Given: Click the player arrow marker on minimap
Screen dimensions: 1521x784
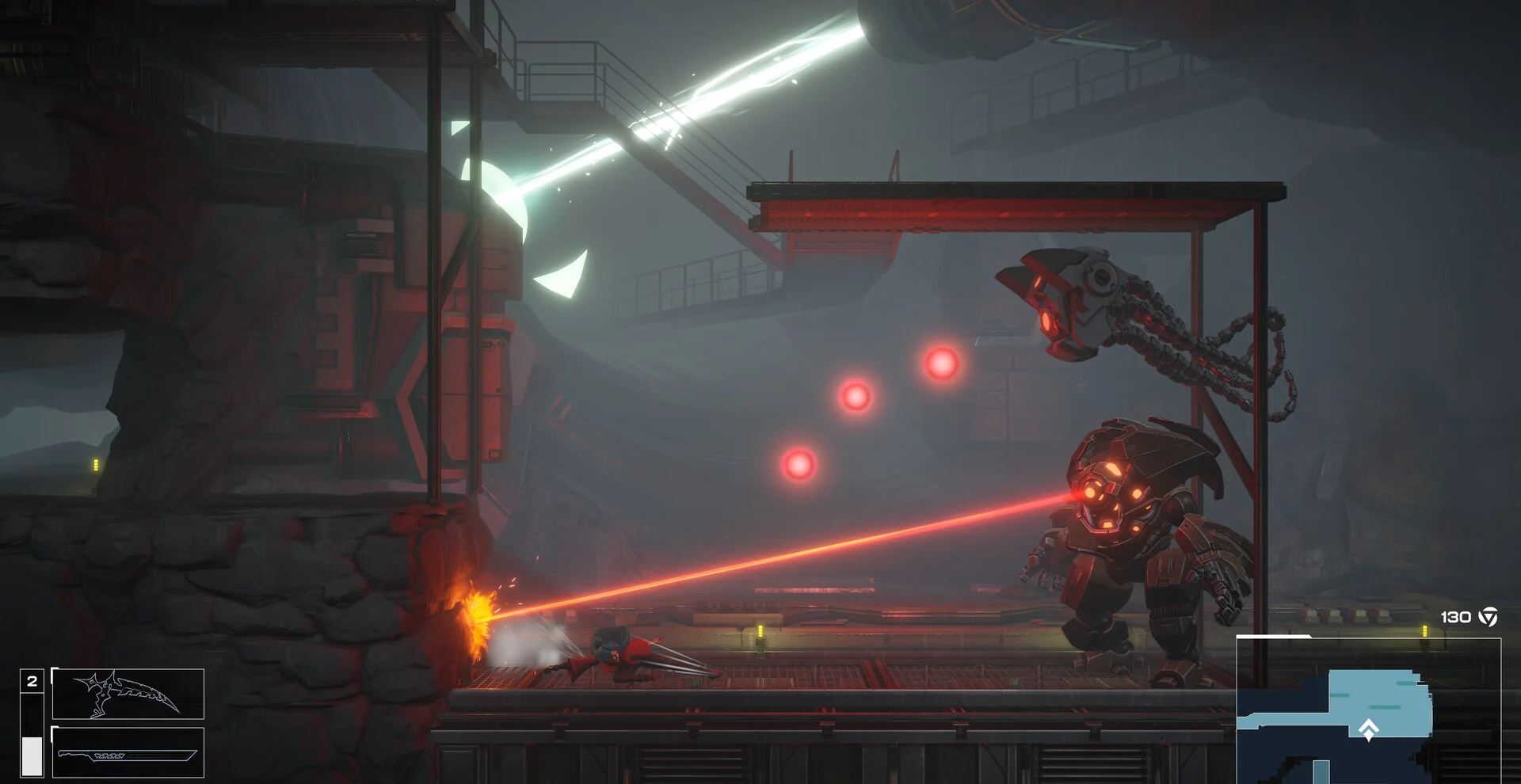Looking at the screenshot, I should click(x=1368, y=729).
